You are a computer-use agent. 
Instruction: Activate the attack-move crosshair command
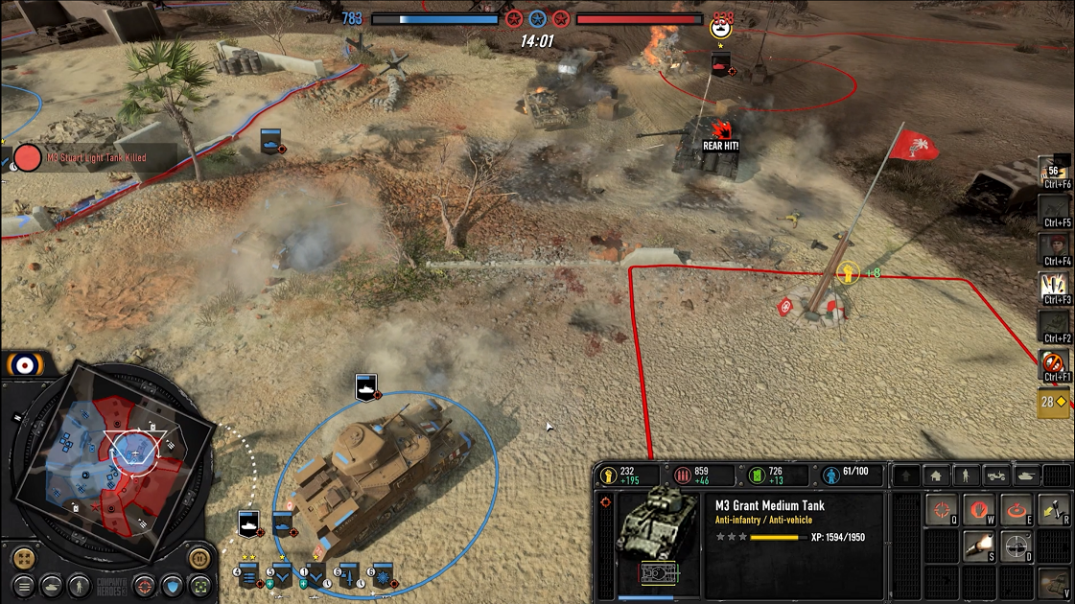pos(941,510)
